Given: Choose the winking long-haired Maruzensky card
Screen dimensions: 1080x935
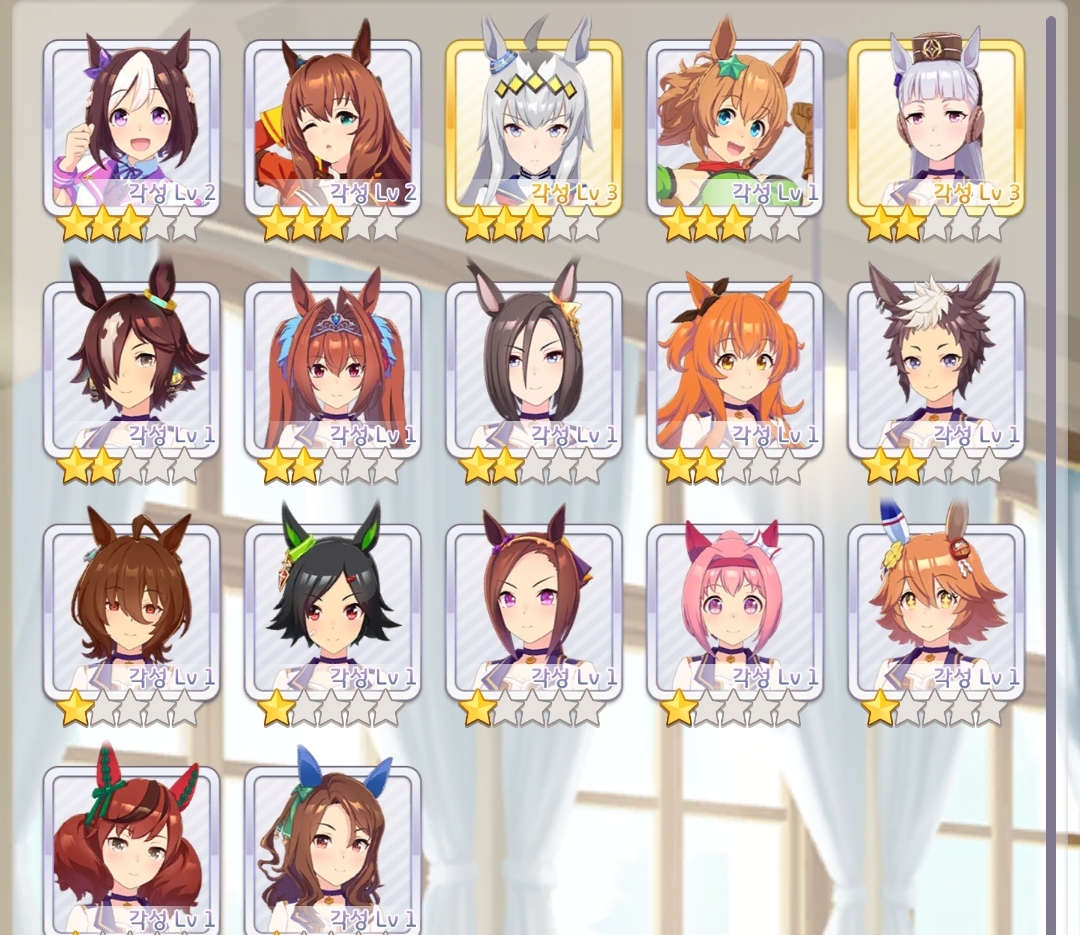Looking at the screenshot, I should 333,127.
